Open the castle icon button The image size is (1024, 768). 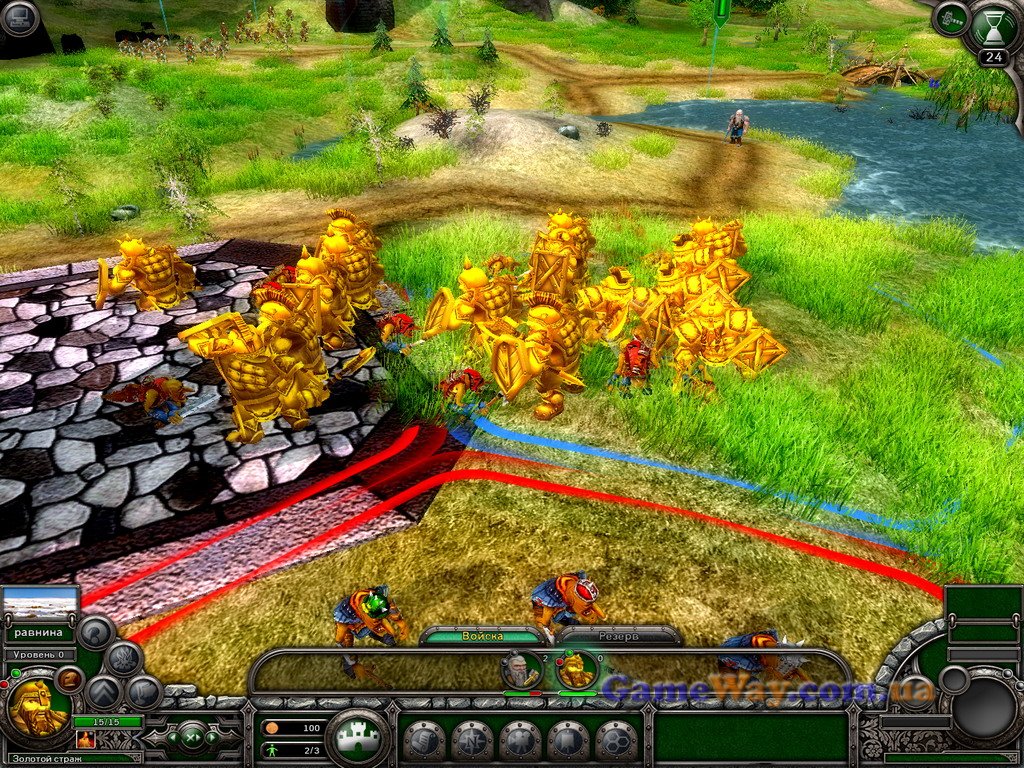pos(358,739)
